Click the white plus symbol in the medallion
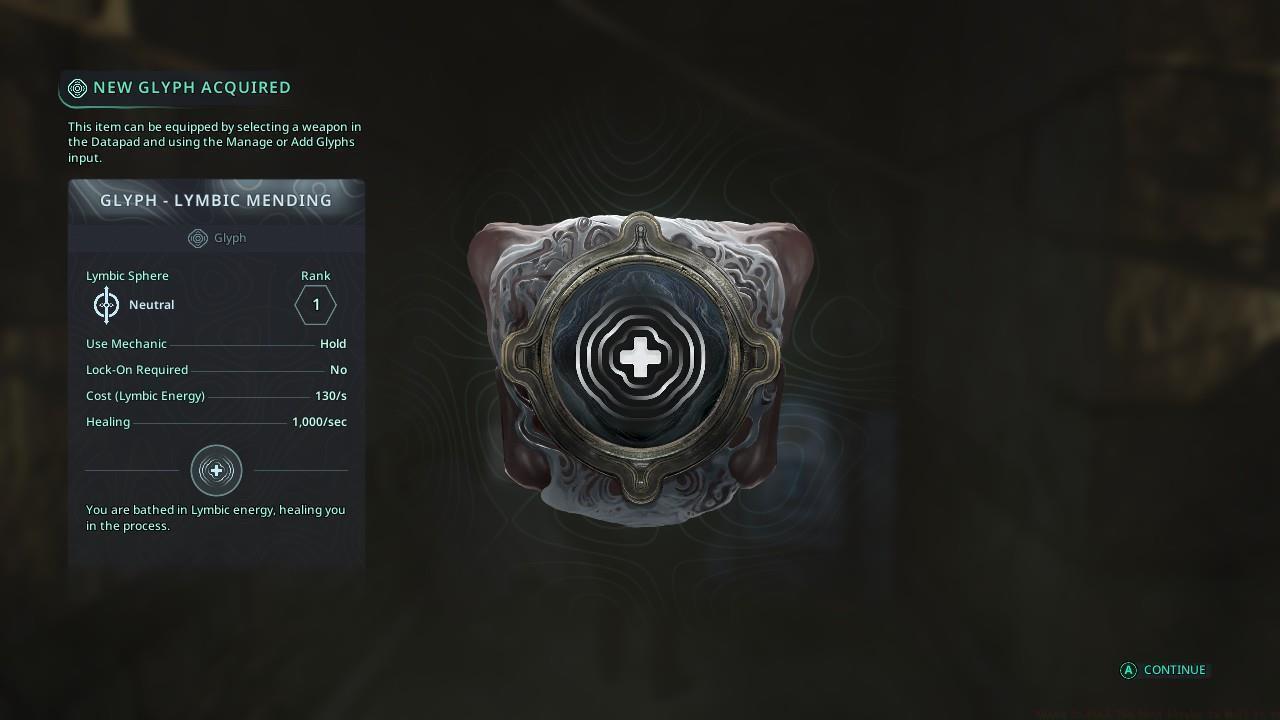 point(641,355)
